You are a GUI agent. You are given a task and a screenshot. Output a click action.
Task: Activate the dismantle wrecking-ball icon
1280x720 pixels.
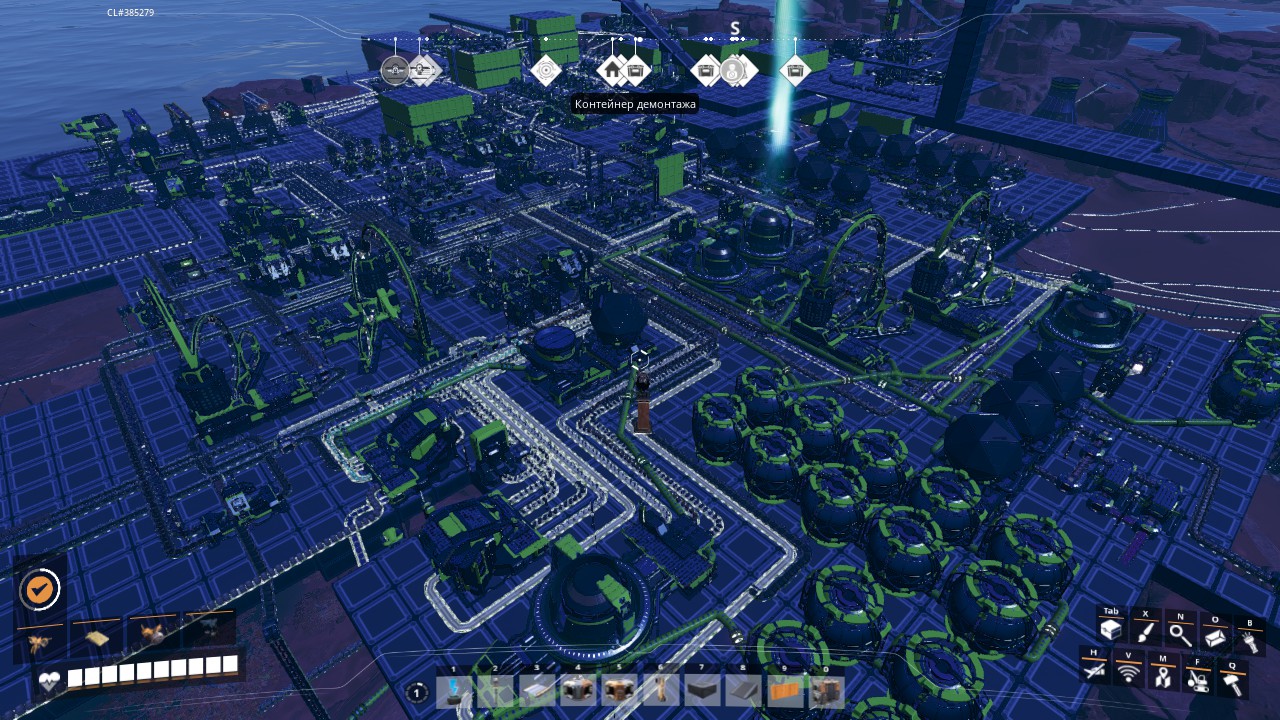coord(1198,679)
